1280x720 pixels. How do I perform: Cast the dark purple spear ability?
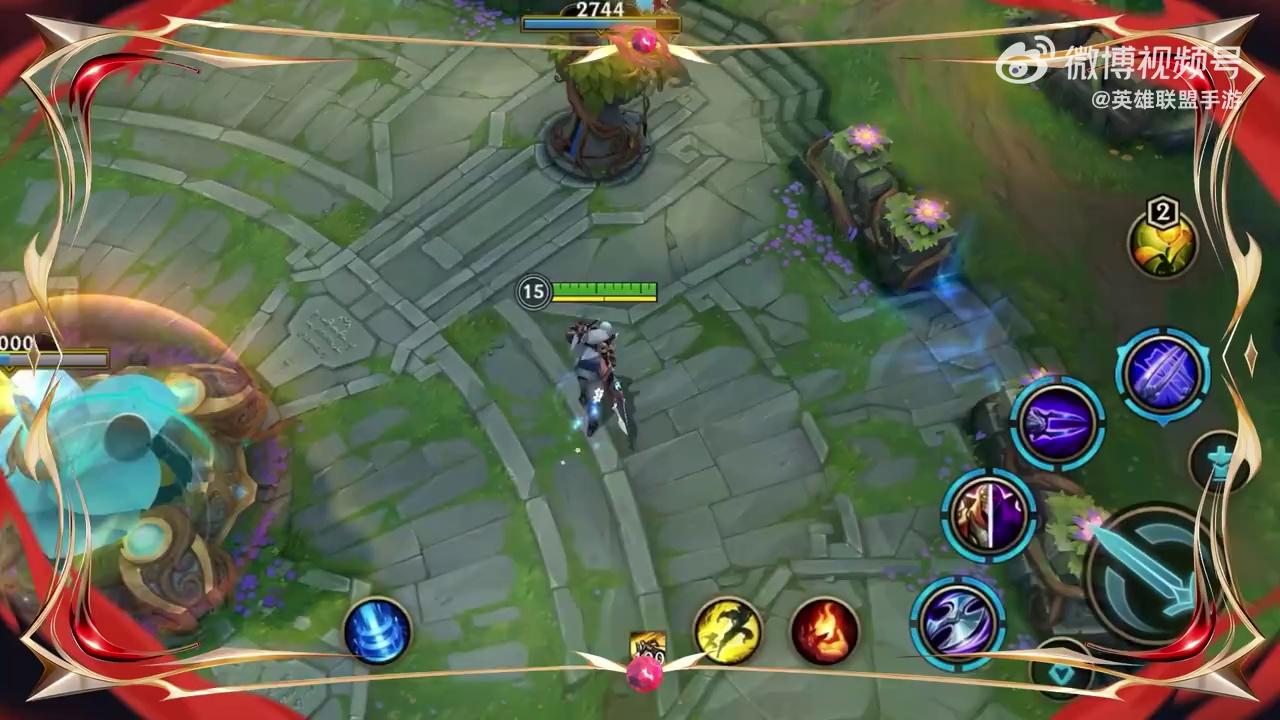[x=1057, y=423]
